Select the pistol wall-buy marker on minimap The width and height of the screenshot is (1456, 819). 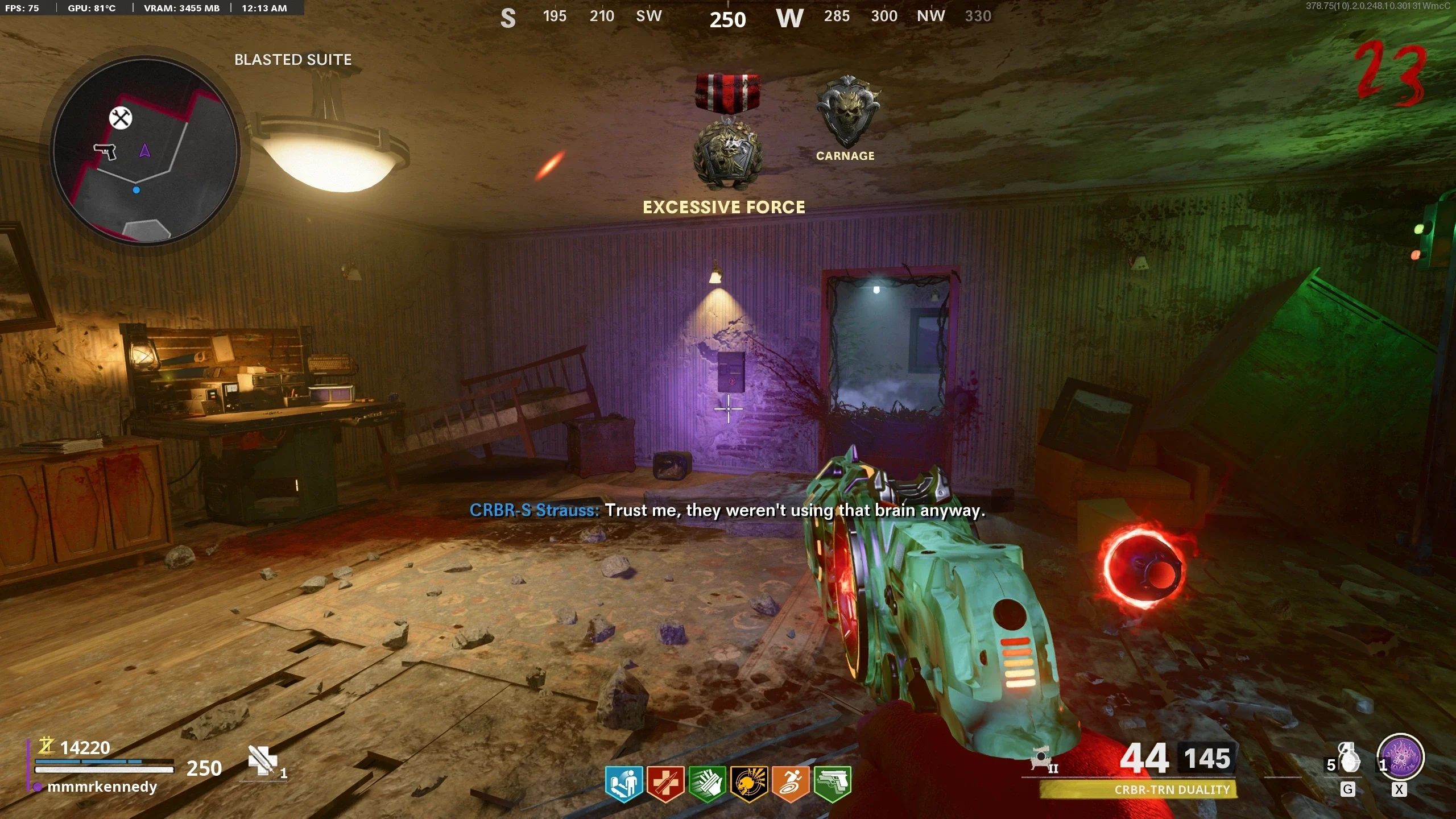[105, 151]
